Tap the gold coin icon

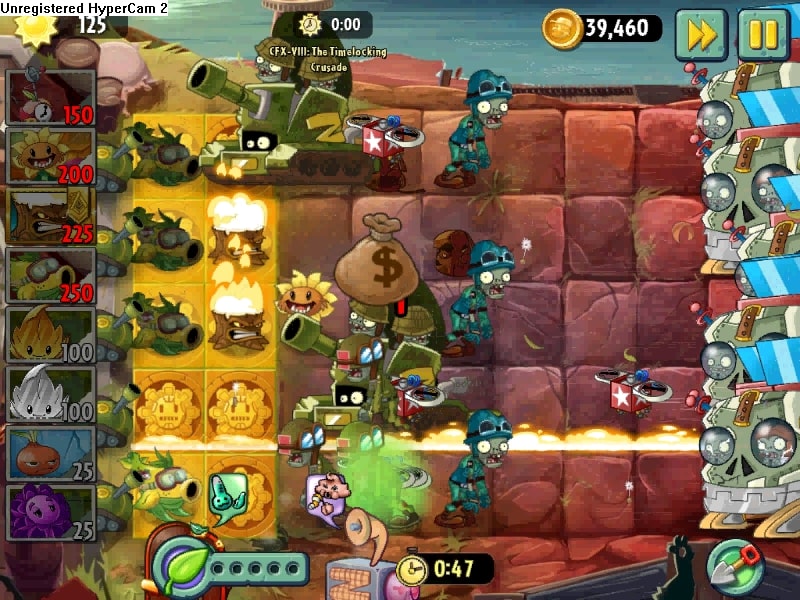pyautogui.click(x=563, y=28)
